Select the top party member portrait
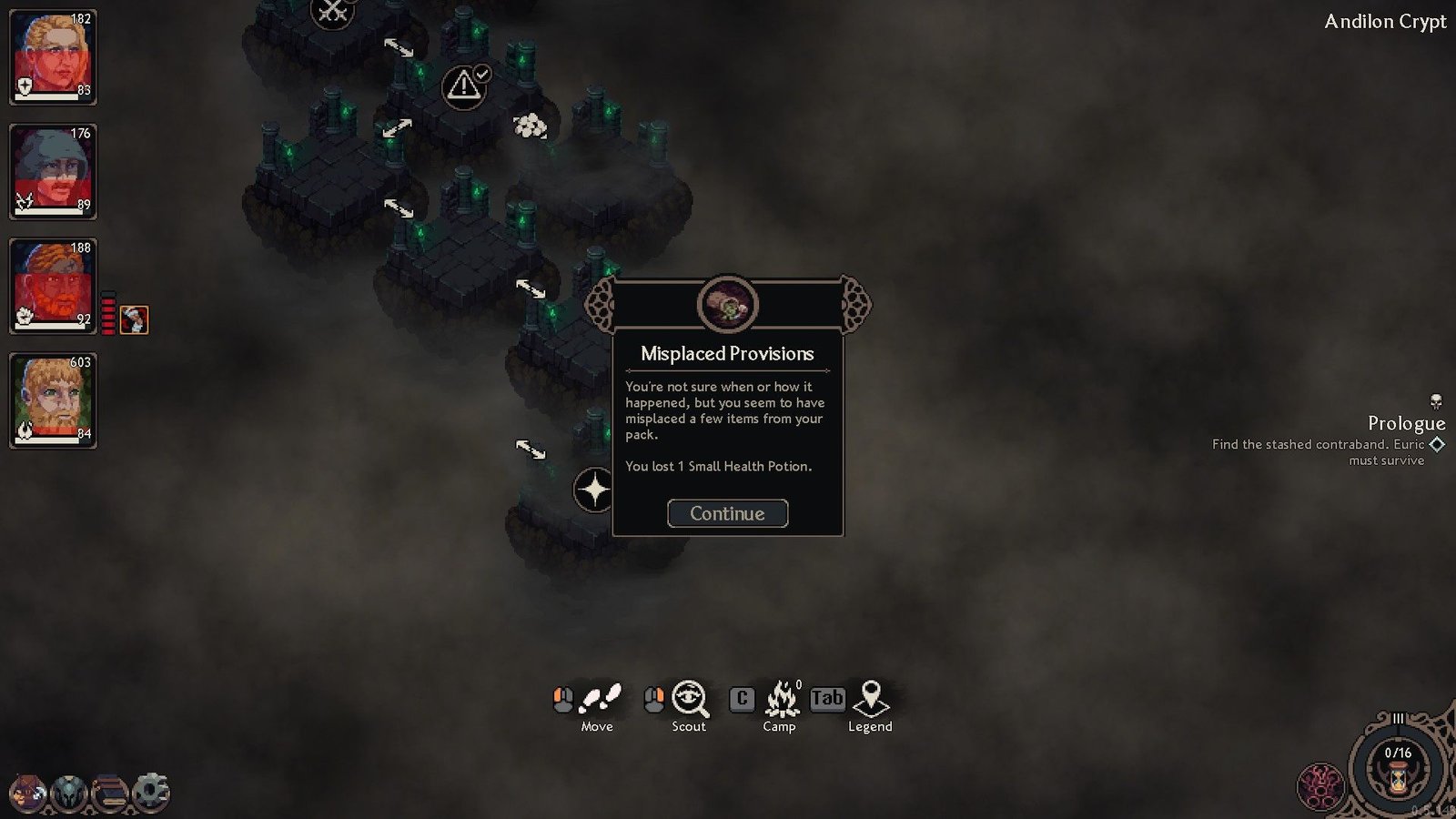The image size is (1456, 819). 53,56
